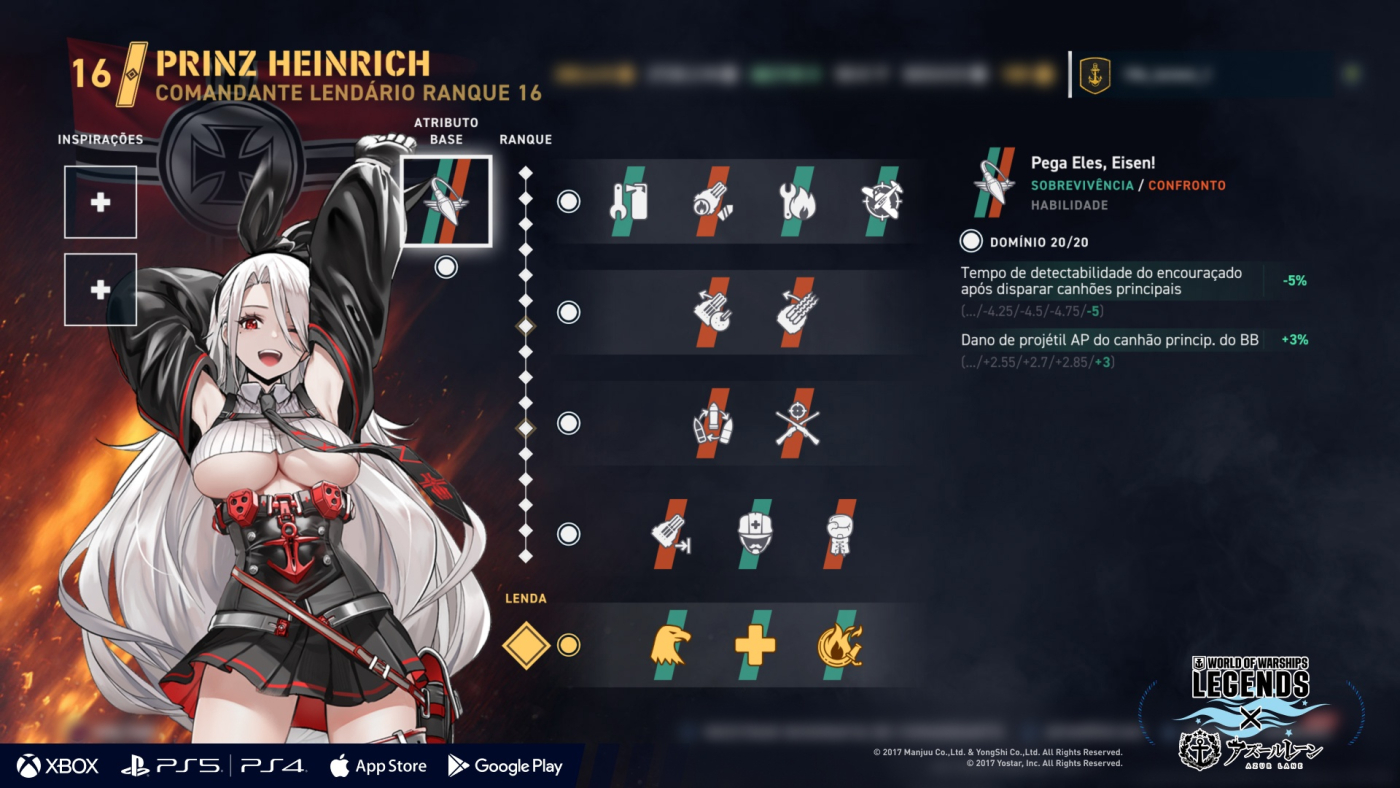Select the Pega Eles, Eisen! base attribute tile
The height and width of the screenshot is (788, 1400).
click(x=446, y=201)
